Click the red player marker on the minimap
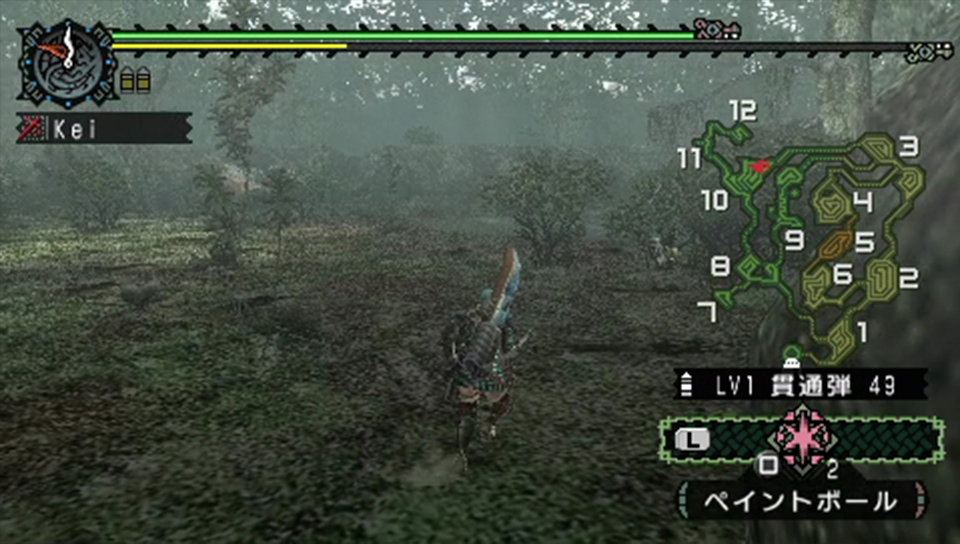 (x=761, y=165)
